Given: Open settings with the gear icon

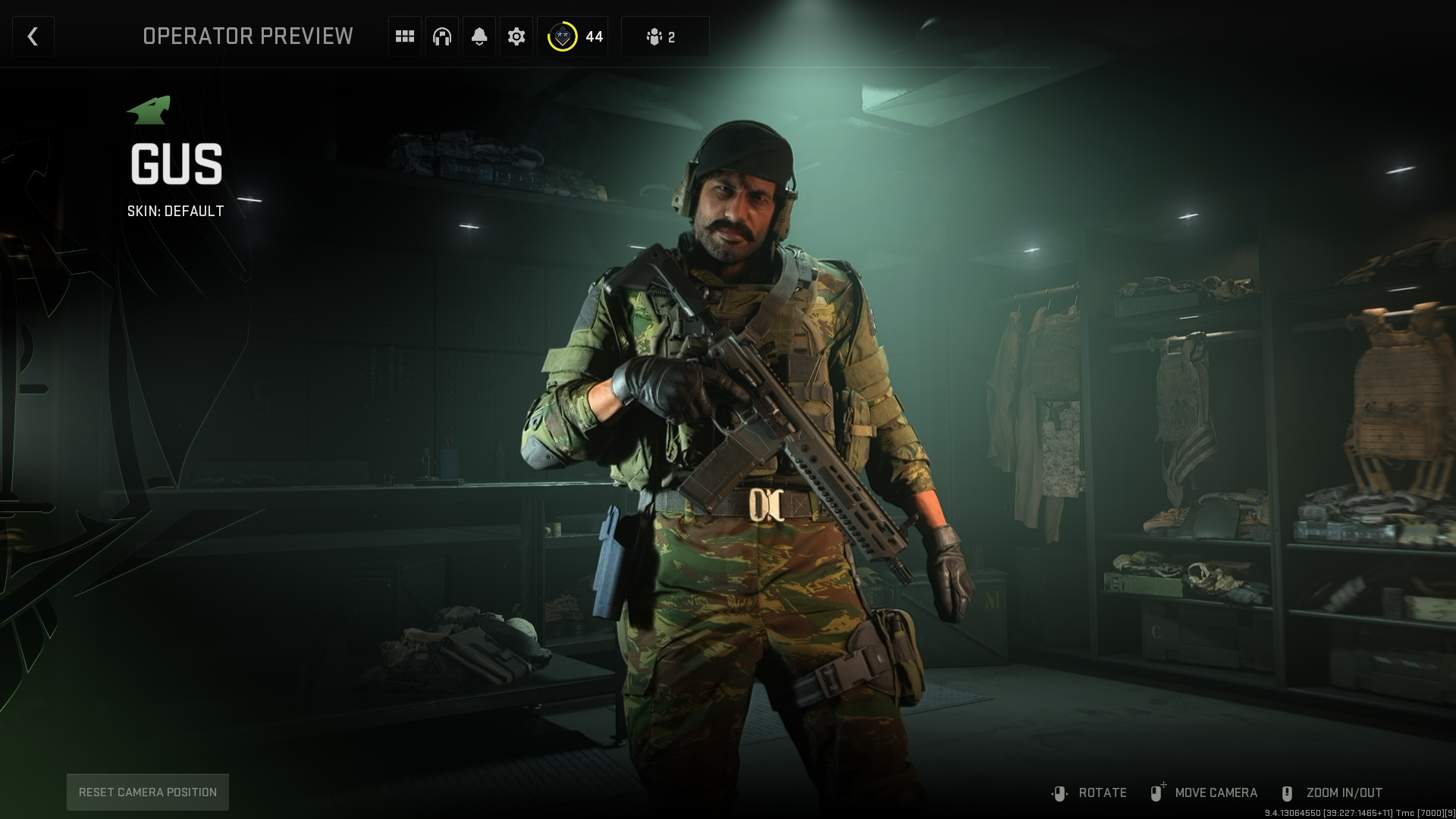Looking at the screenshot, I should 516,36.
